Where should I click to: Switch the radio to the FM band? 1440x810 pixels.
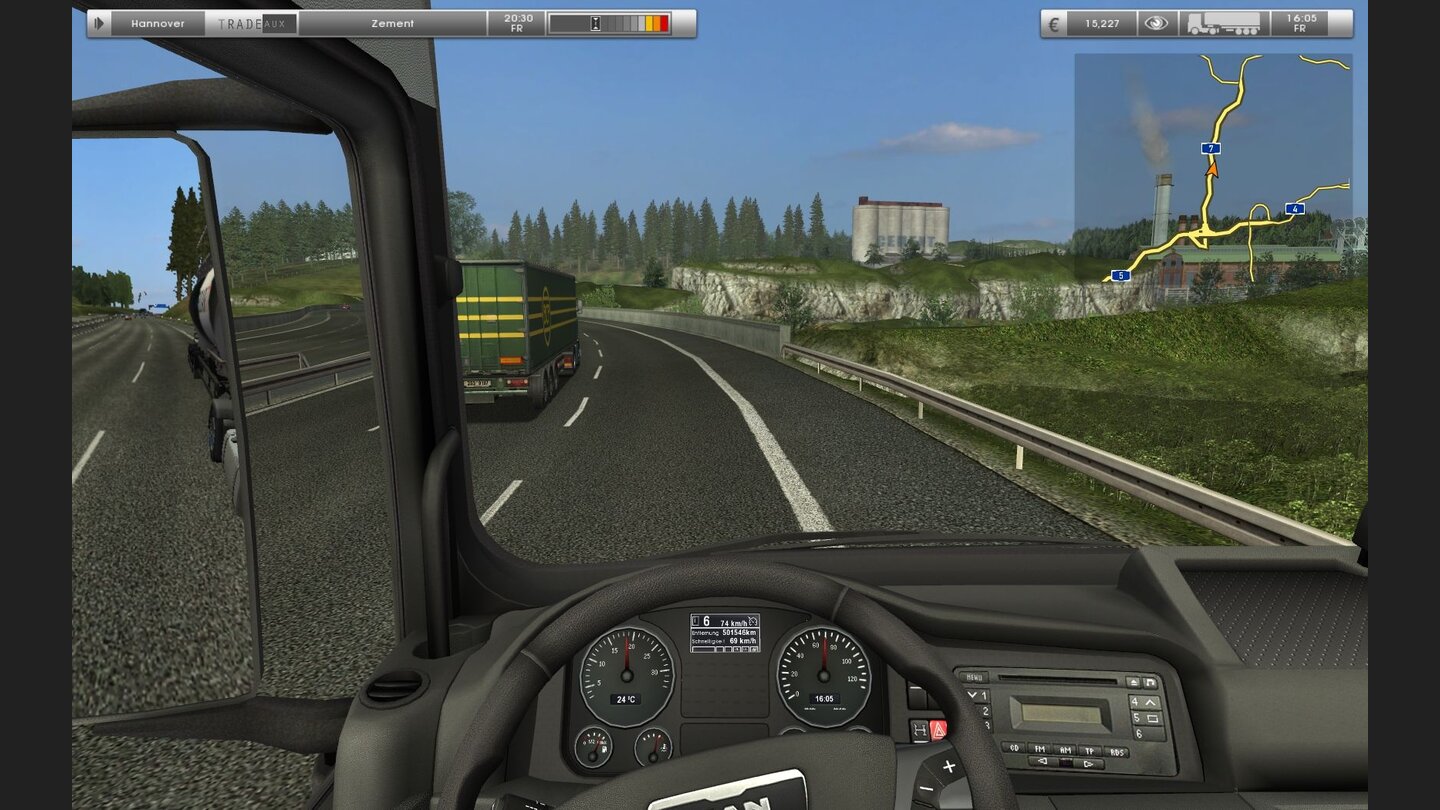click(x=1040, y=748)
